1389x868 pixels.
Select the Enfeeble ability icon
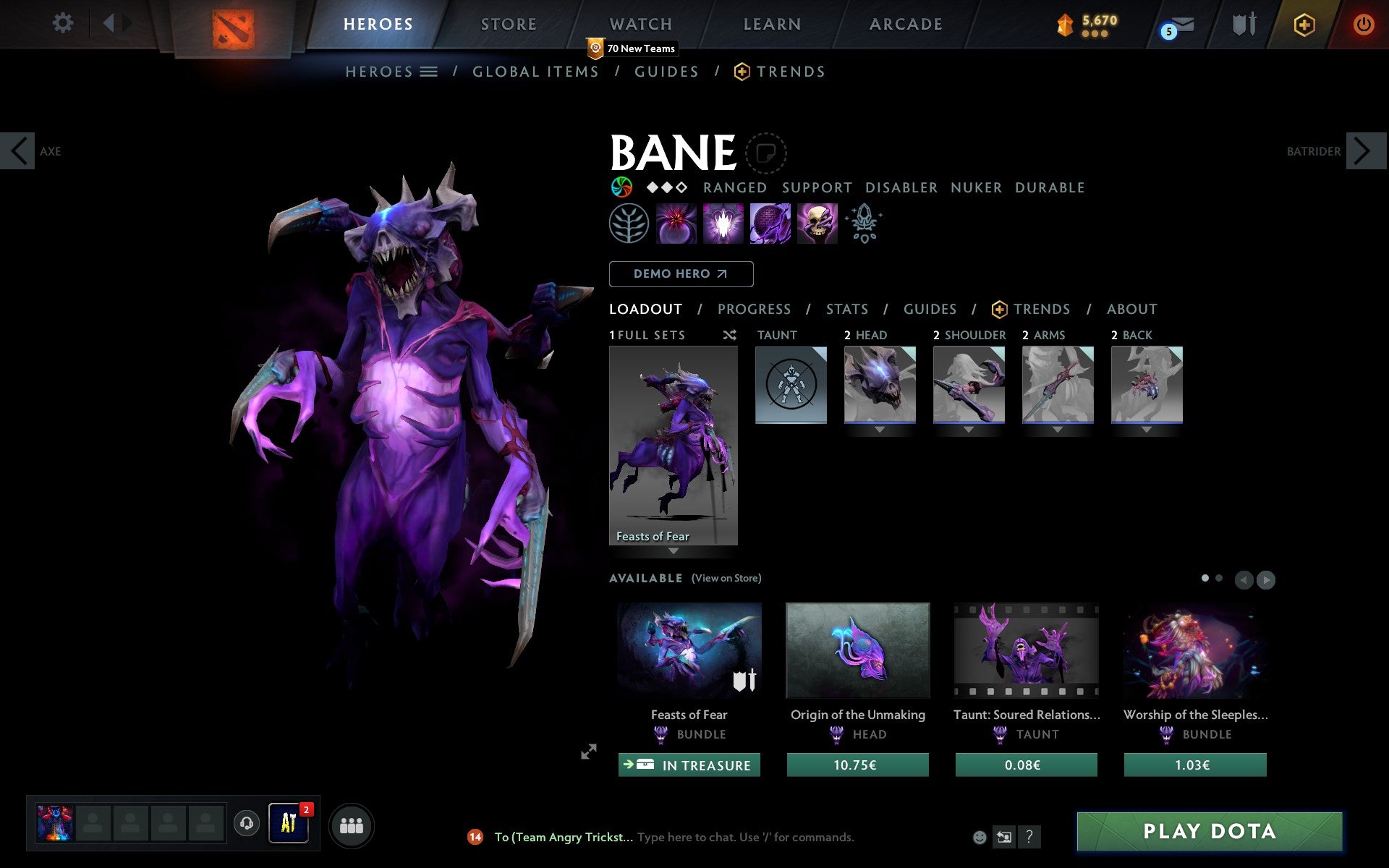[675, 224]
